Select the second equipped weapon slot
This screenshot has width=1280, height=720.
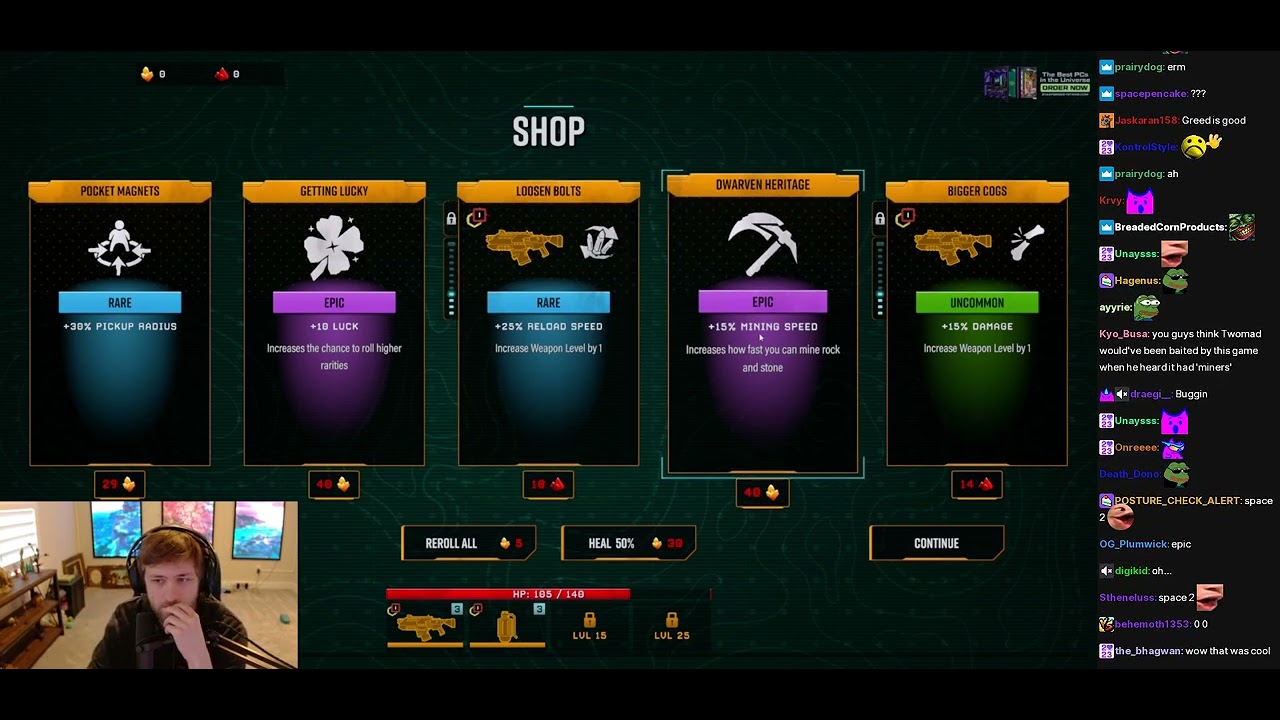click(507, 626)
